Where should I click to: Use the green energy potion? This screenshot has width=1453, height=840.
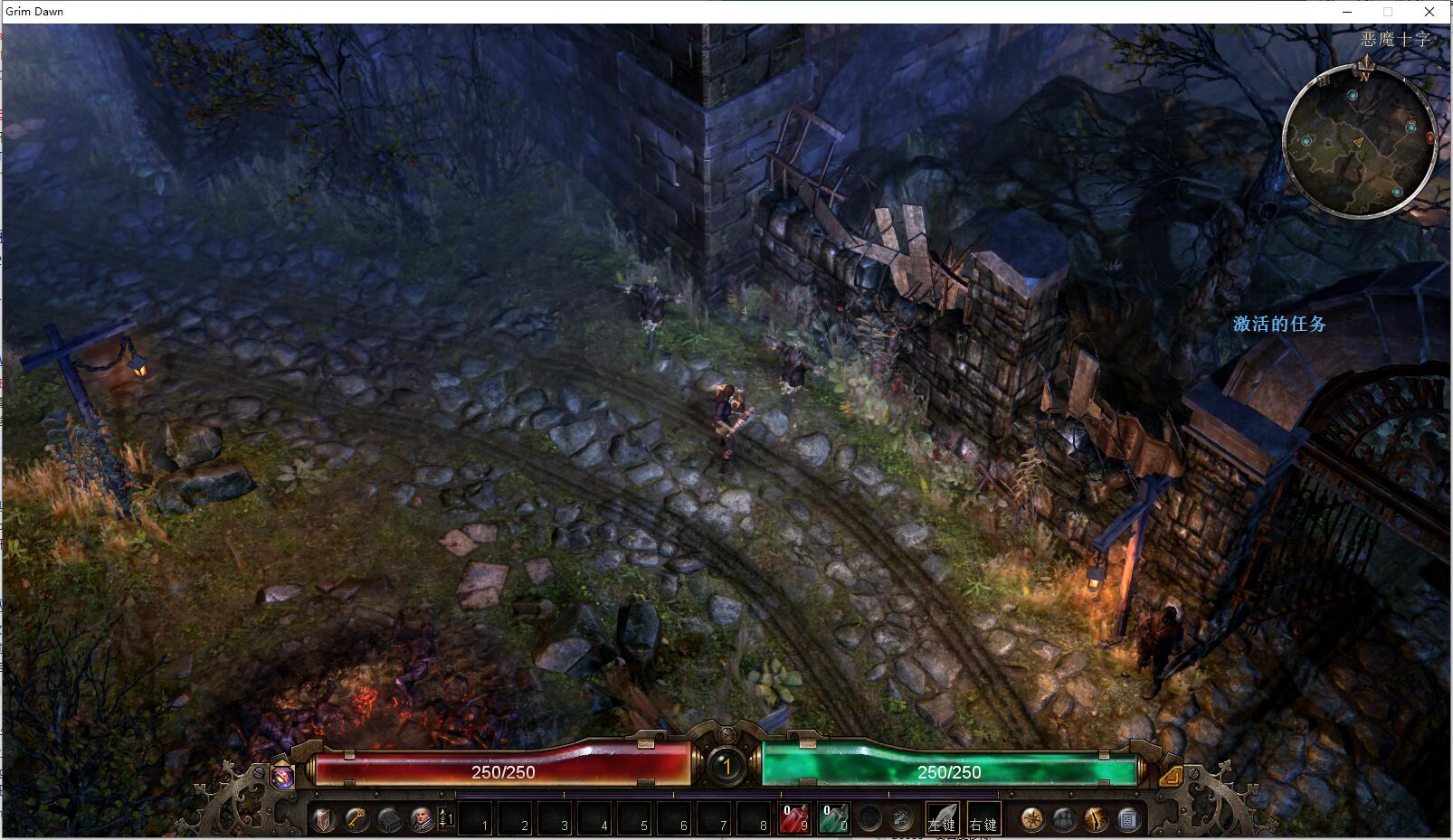point(833,819)
